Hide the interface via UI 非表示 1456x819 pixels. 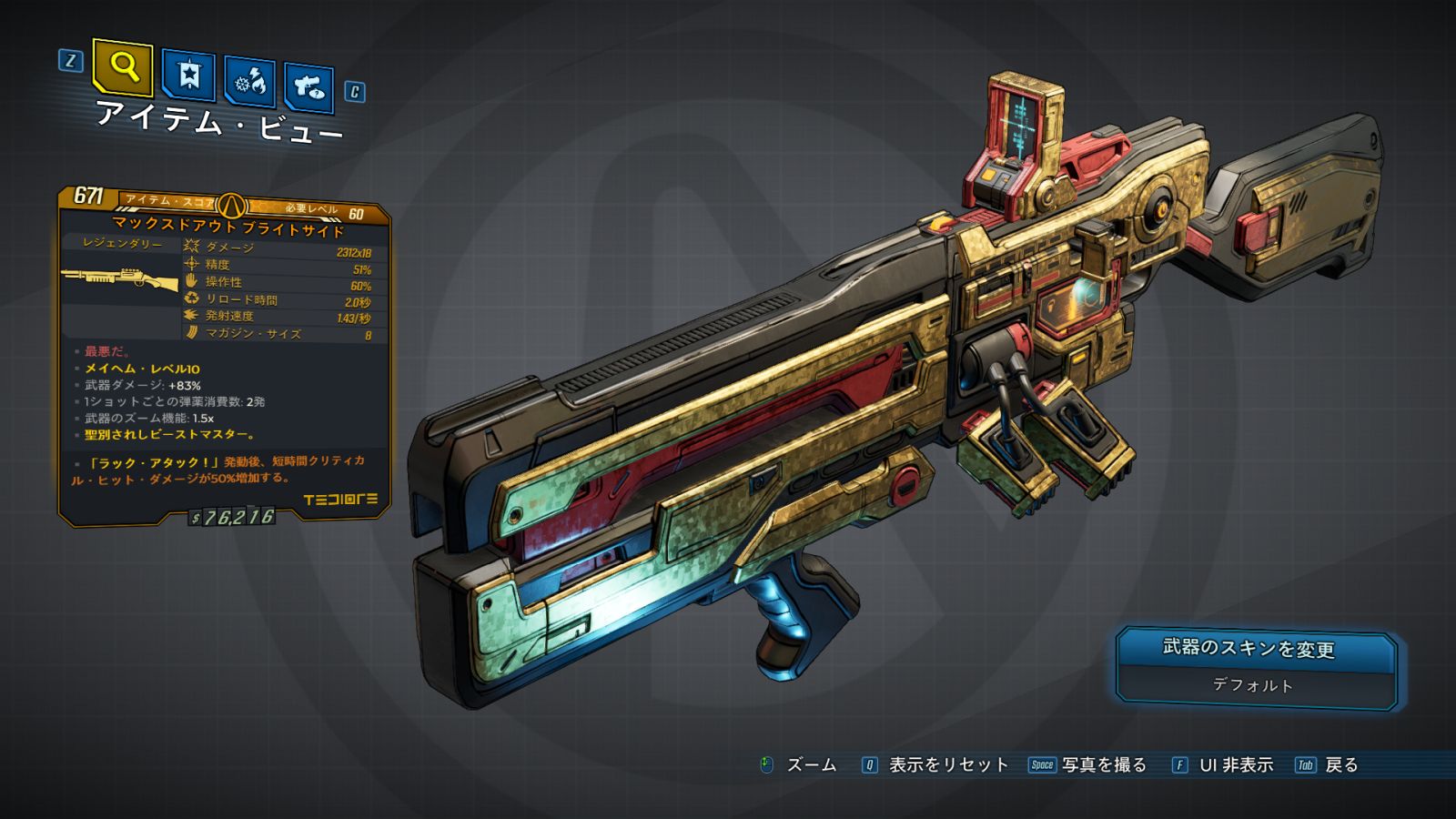1235,765
